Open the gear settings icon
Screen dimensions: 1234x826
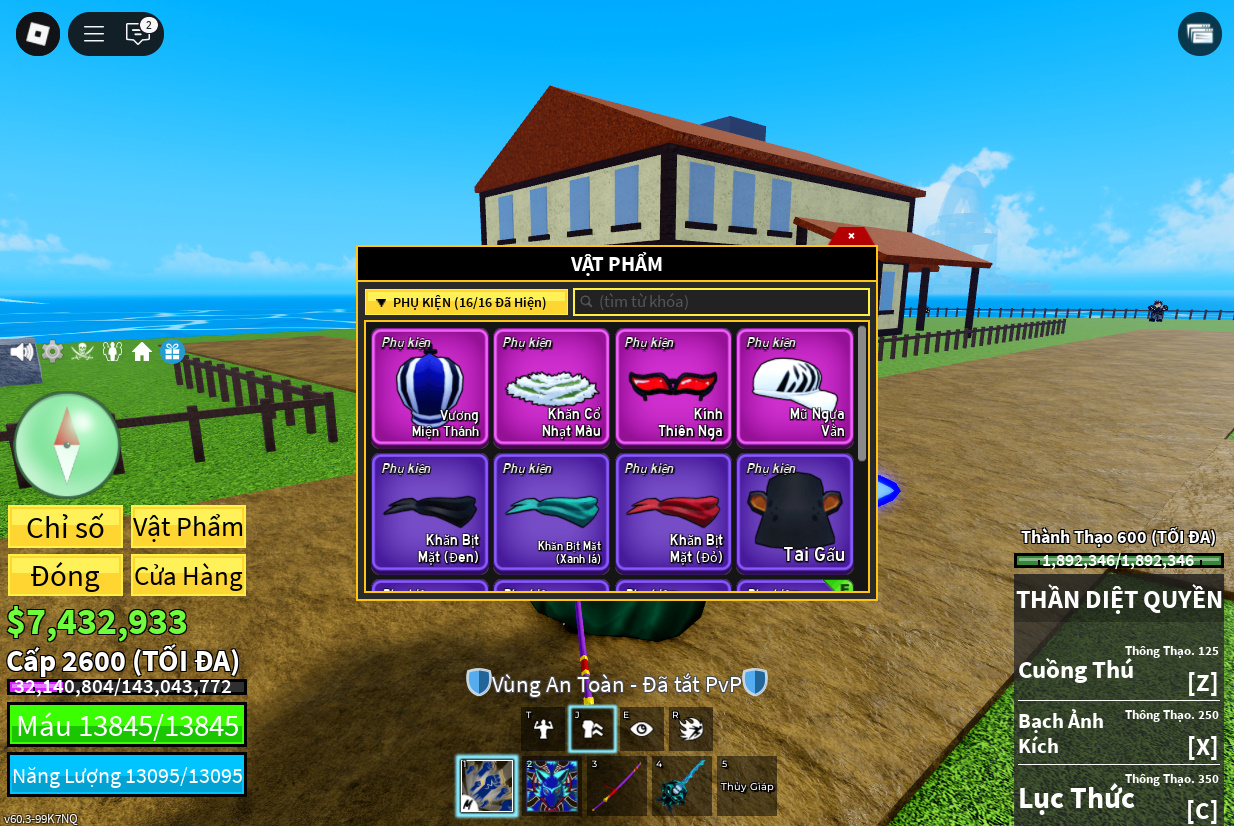52,352
